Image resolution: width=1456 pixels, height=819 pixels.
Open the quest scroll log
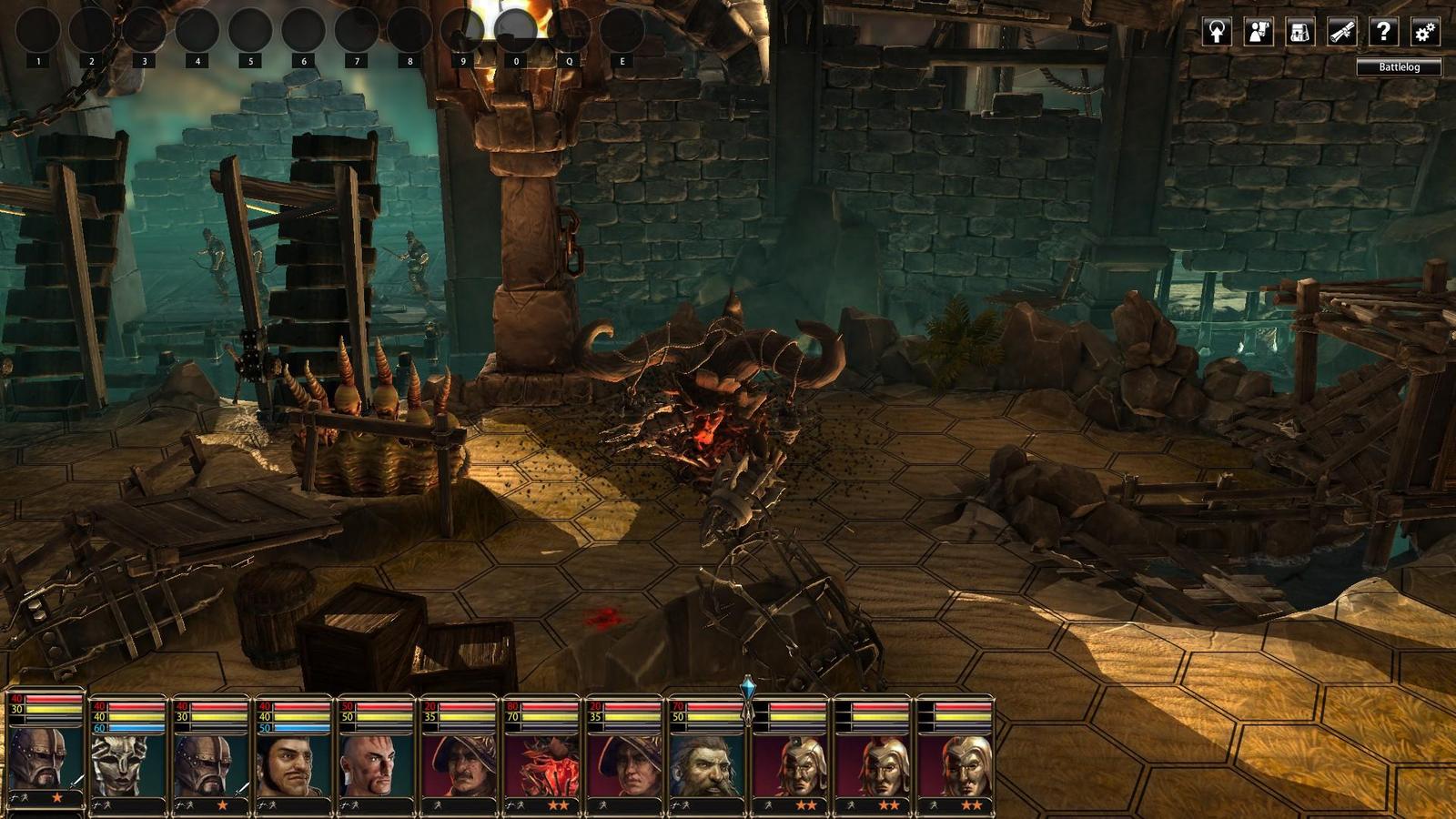(x=1341, y=33)
